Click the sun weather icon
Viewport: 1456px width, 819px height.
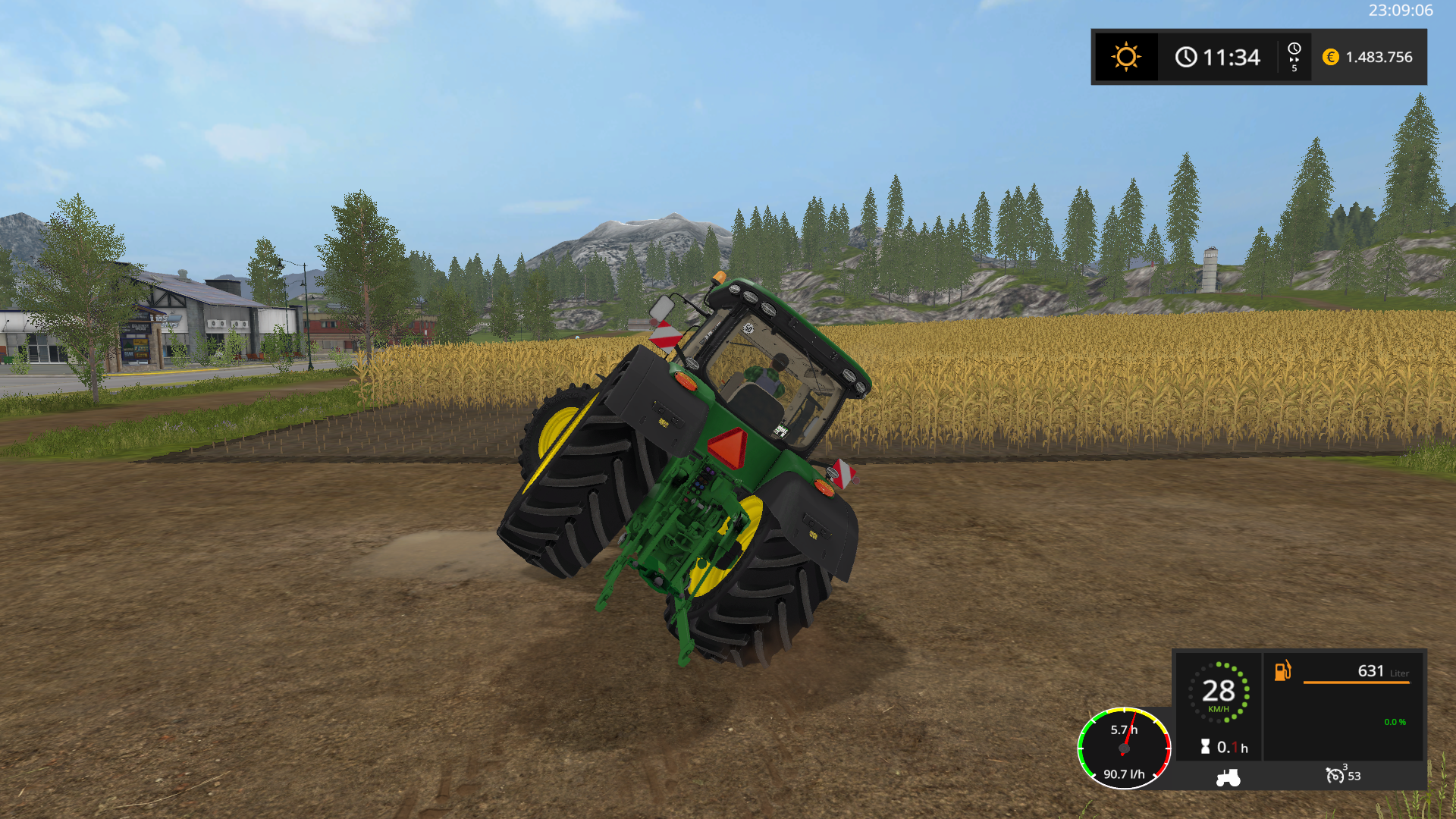tap(1126, 57)
